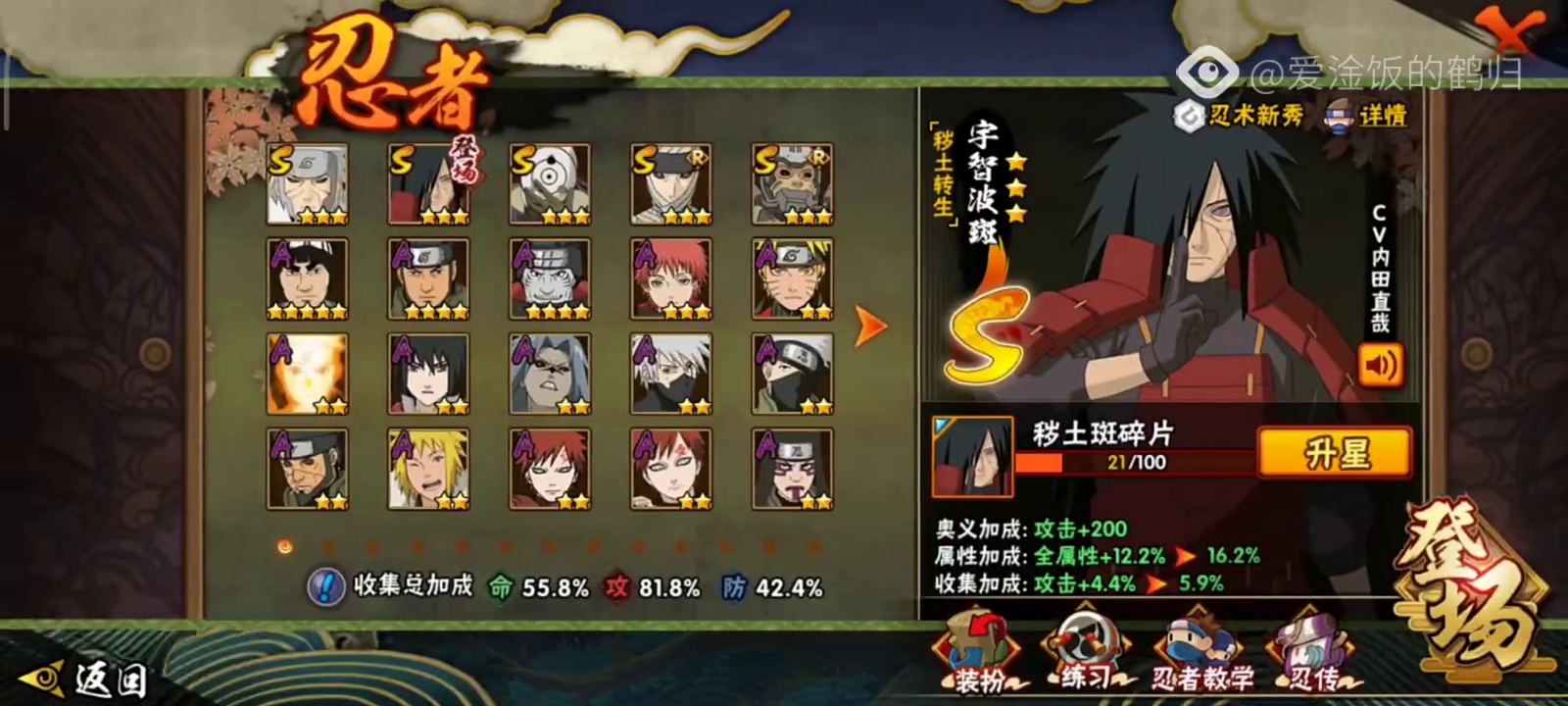
Task: Open the 详情 details page
Action: pyautogui.click(x=1368, y=116)
